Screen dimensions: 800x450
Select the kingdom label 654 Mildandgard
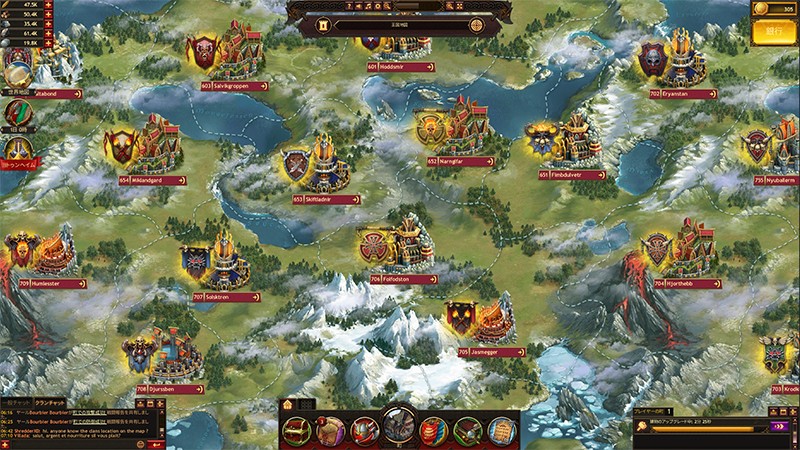click(x=154, y=181)
